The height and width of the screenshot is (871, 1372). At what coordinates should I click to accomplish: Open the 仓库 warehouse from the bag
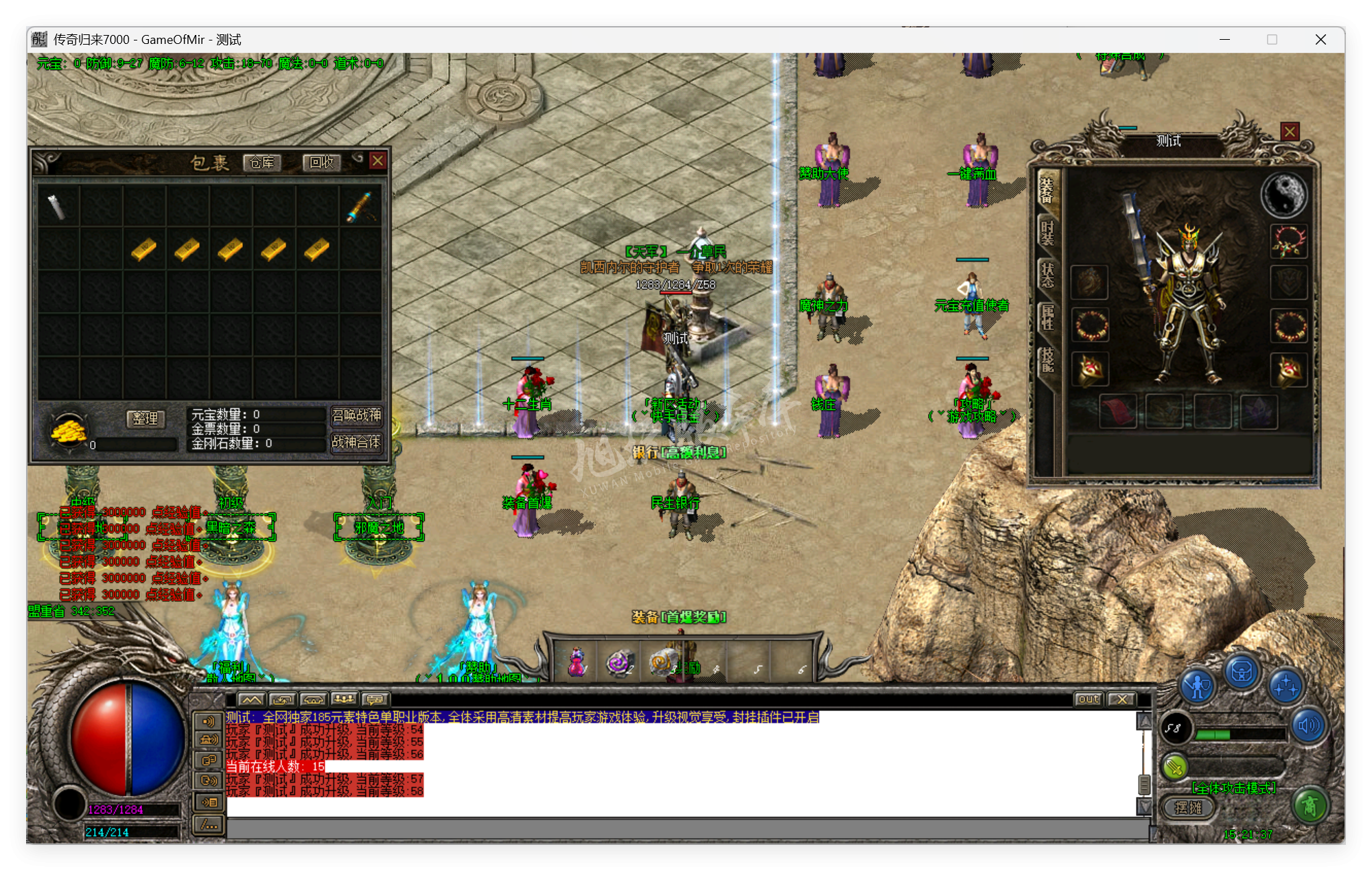point(261,163)
